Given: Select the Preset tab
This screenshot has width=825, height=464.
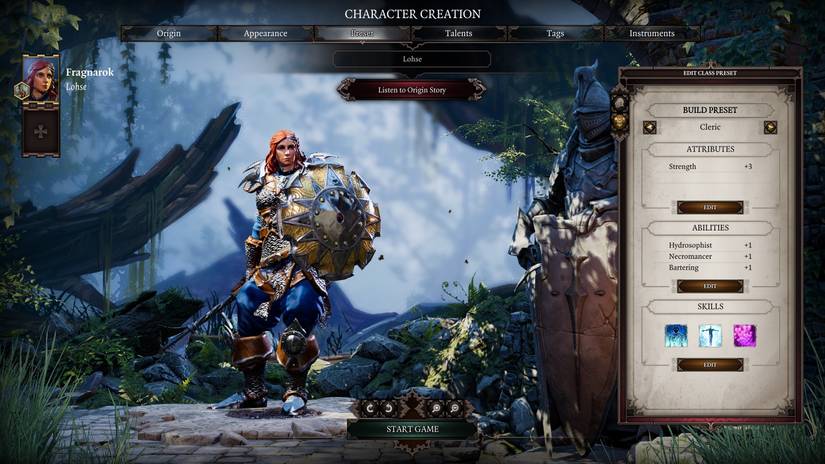Looking at the screenshot, I should pyautogui.click(x=362, y=34).
